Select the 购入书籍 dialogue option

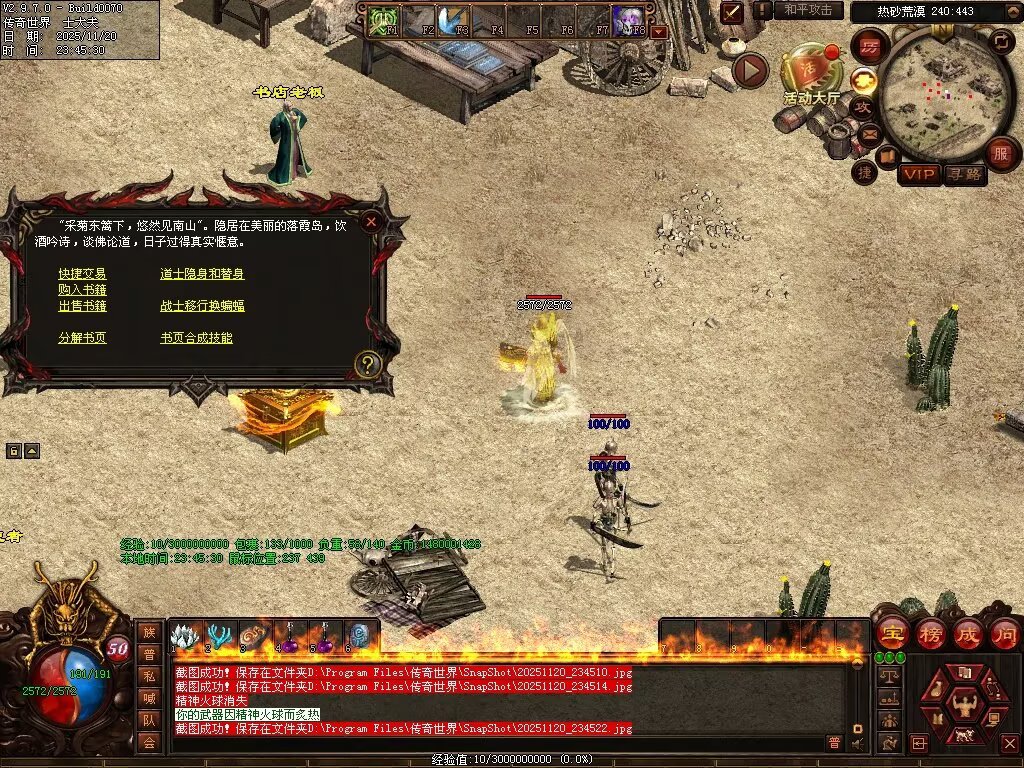(82, 290)
